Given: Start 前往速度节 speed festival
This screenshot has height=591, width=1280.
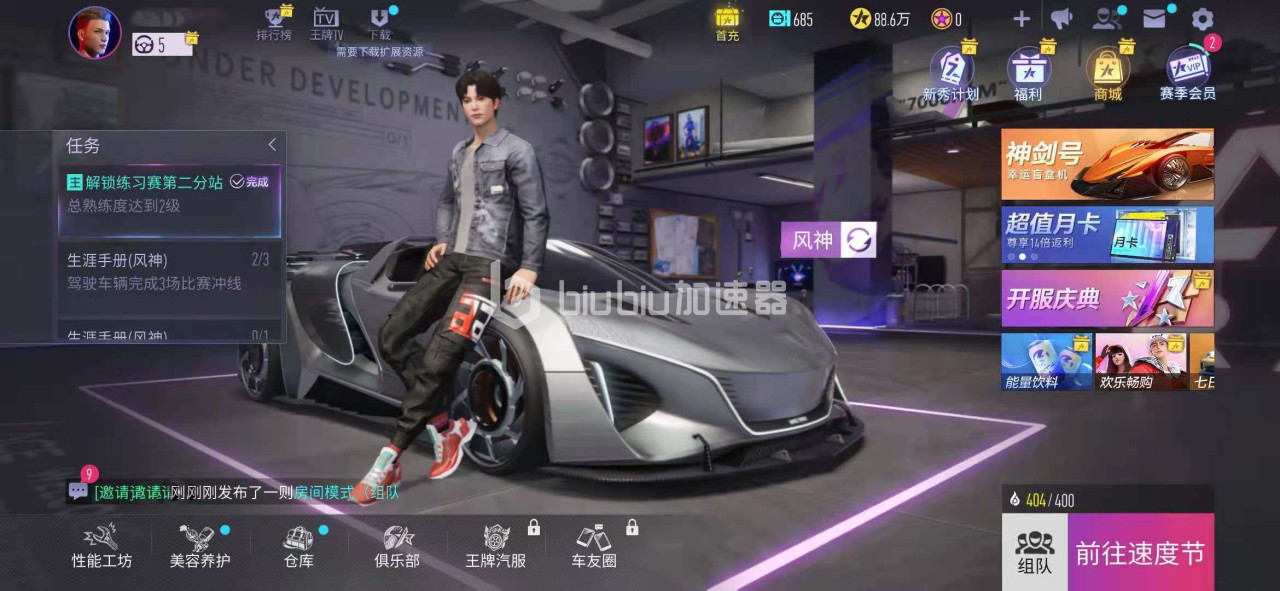Looking at the screenshot, I should pyautogui.click(x=1139, y=553).
